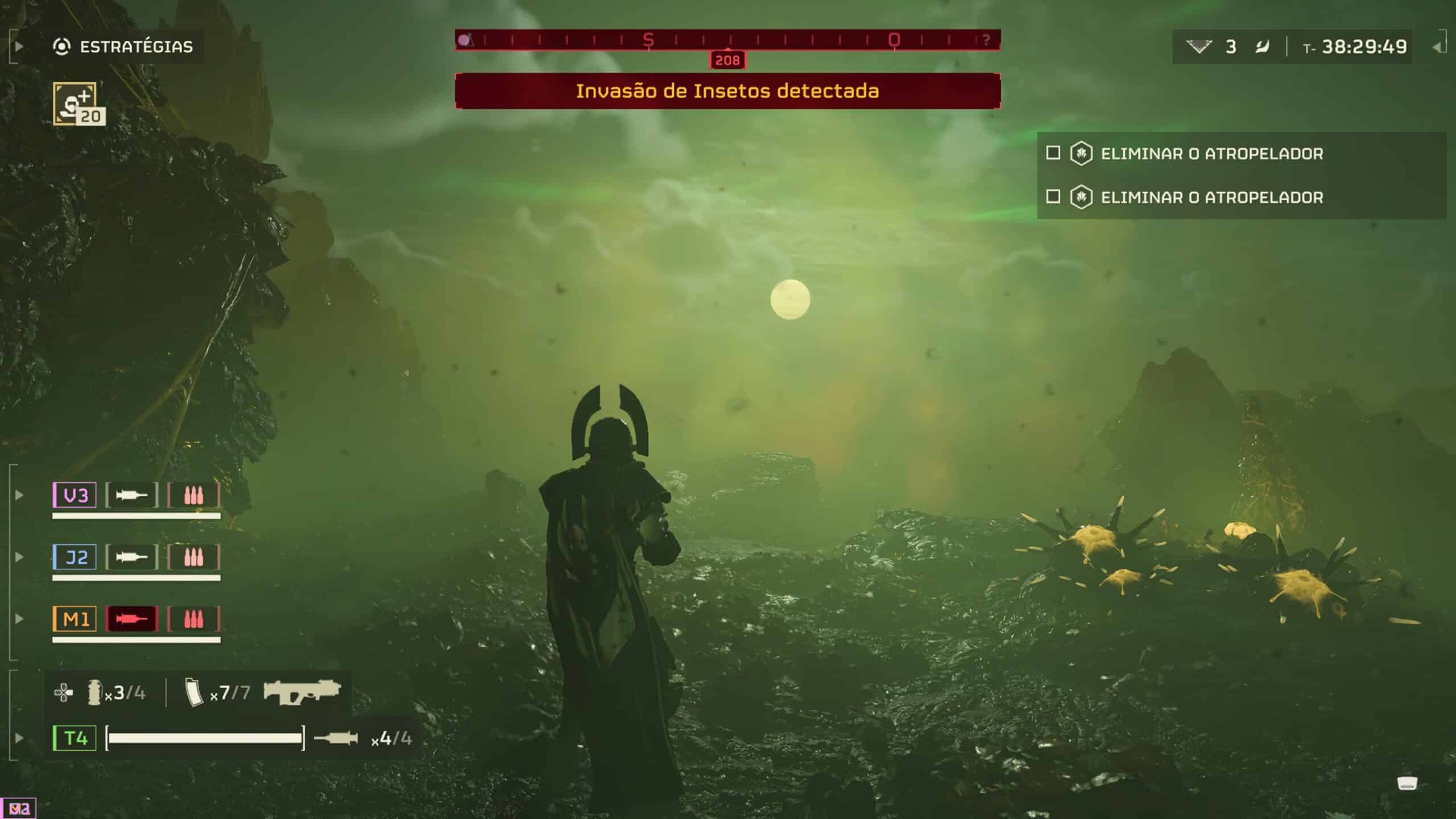The width and height of the screenshot is (1456, 819).
Task: Select the primary rifle weapon icon
Action: pyautogui.click(x=301, y=691)
